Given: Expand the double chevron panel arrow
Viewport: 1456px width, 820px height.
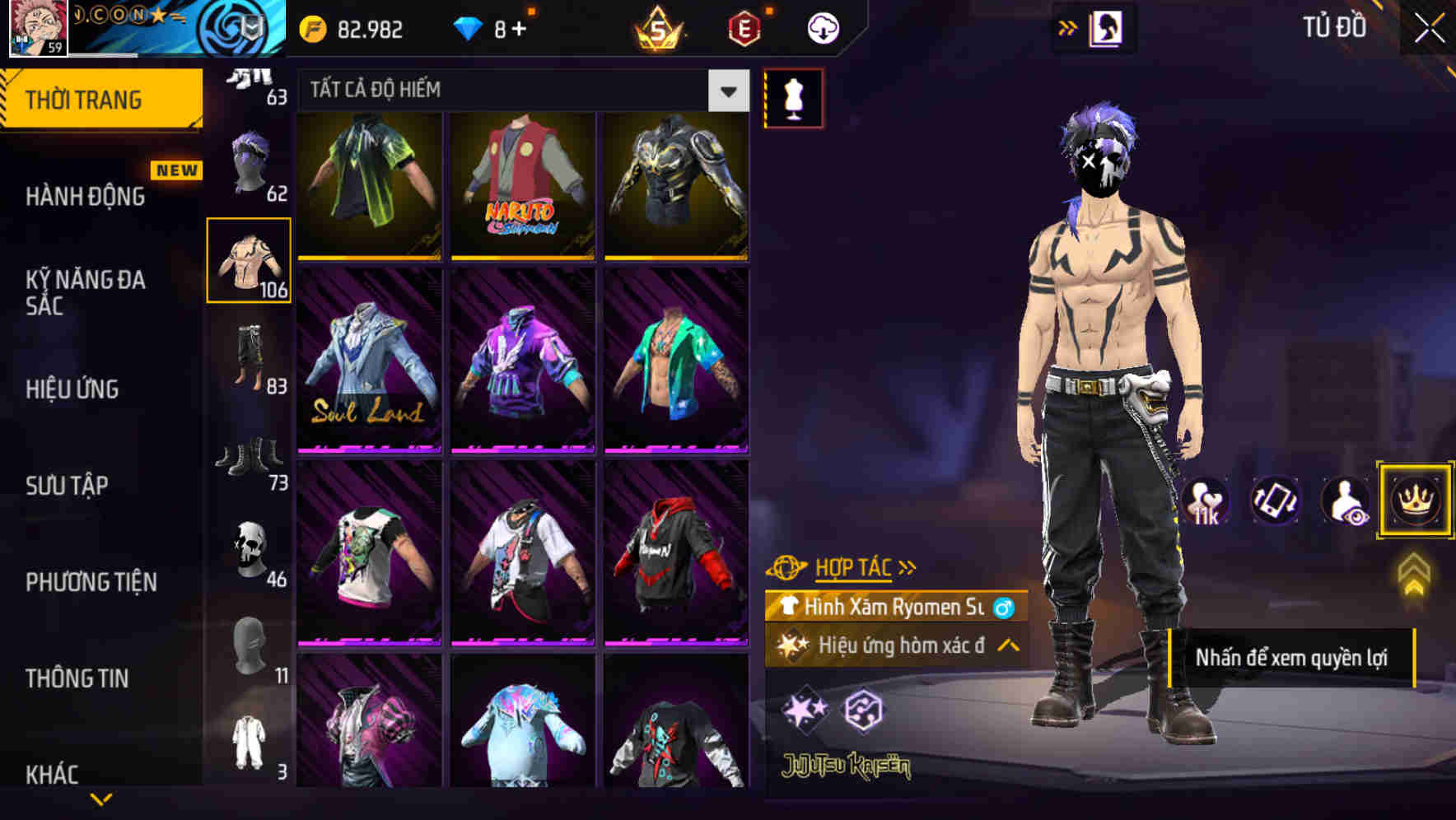Looking at the screenshot, I should [1067, 26].
